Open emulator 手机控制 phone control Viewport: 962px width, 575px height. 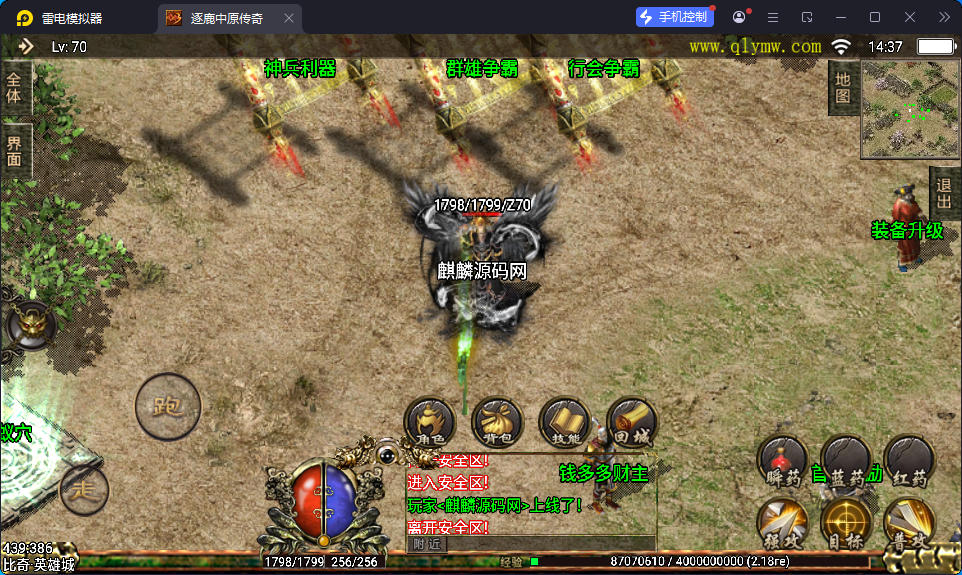(675, 17)
